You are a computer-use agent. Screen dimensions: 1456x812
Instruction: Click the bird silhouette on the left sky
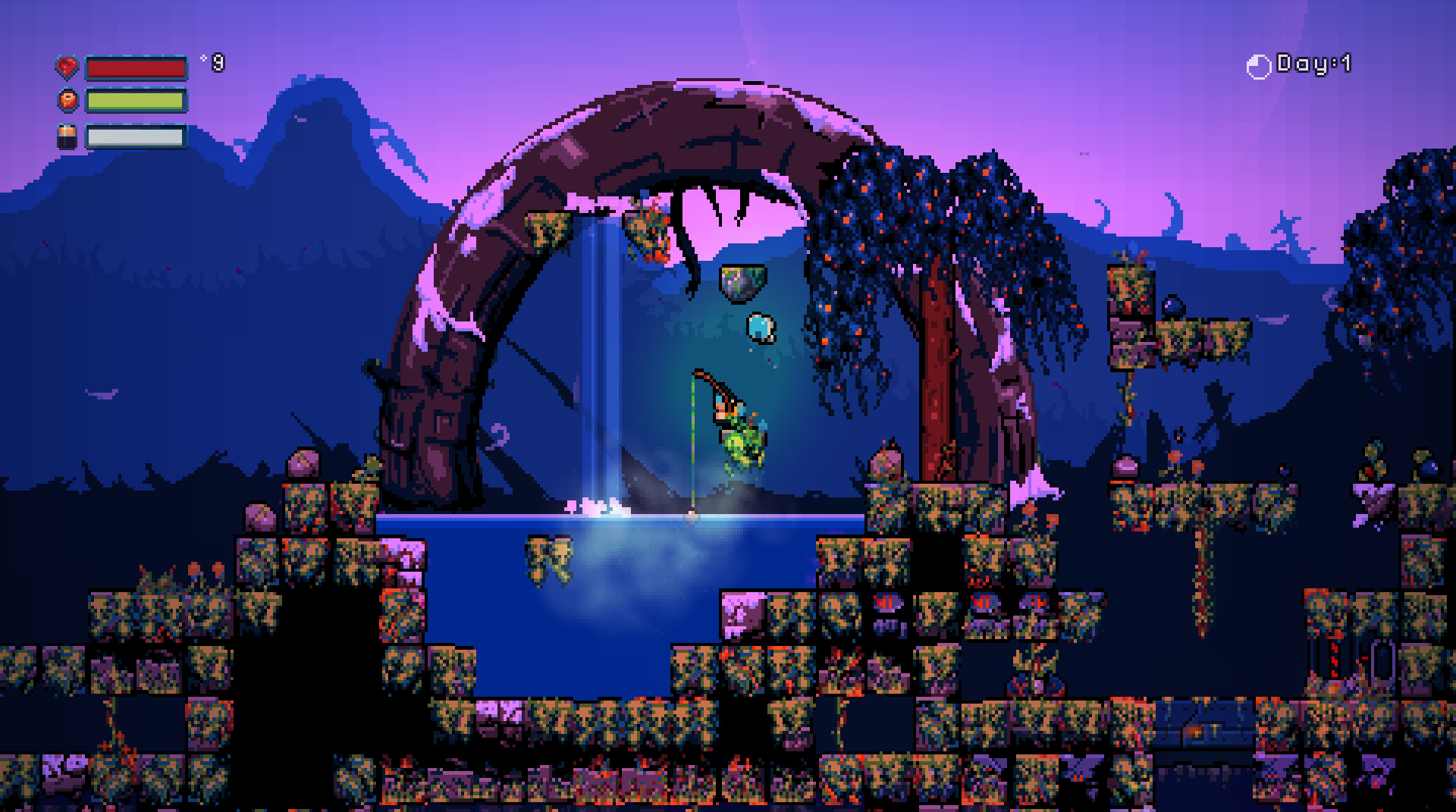(x=102, y=394)
